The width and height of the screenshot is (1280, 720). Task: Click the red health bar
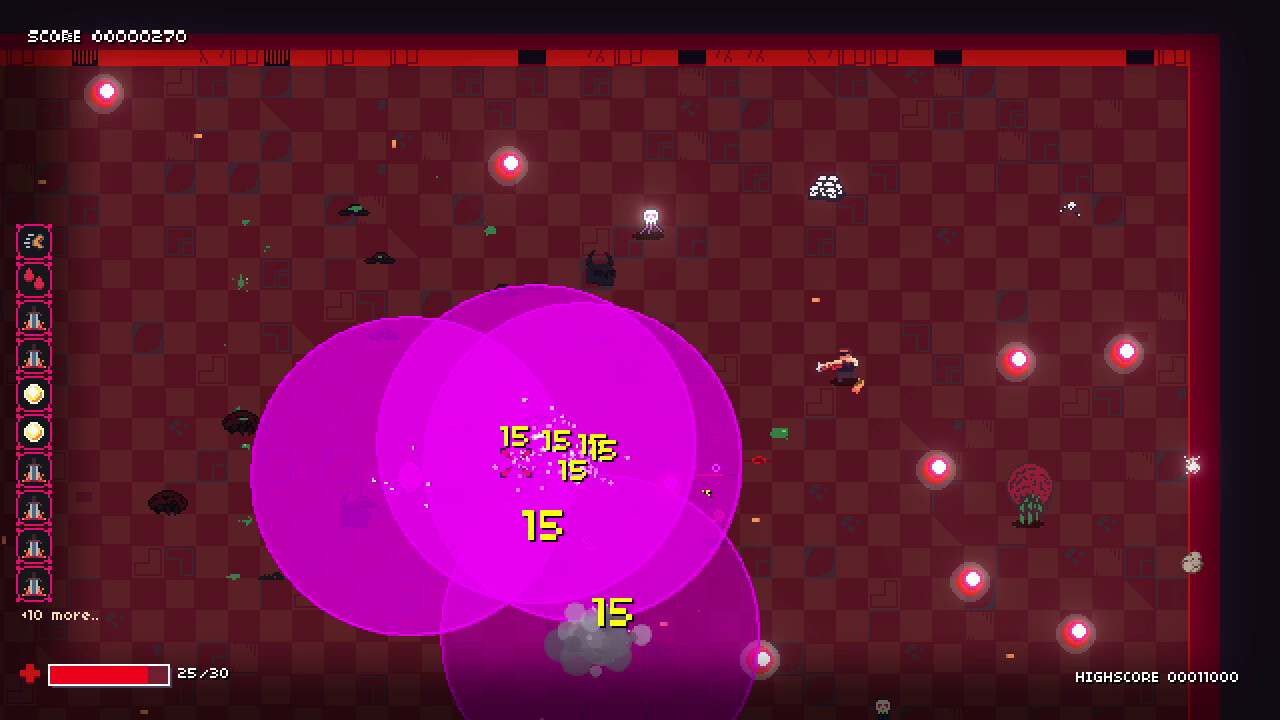point(110,674)
